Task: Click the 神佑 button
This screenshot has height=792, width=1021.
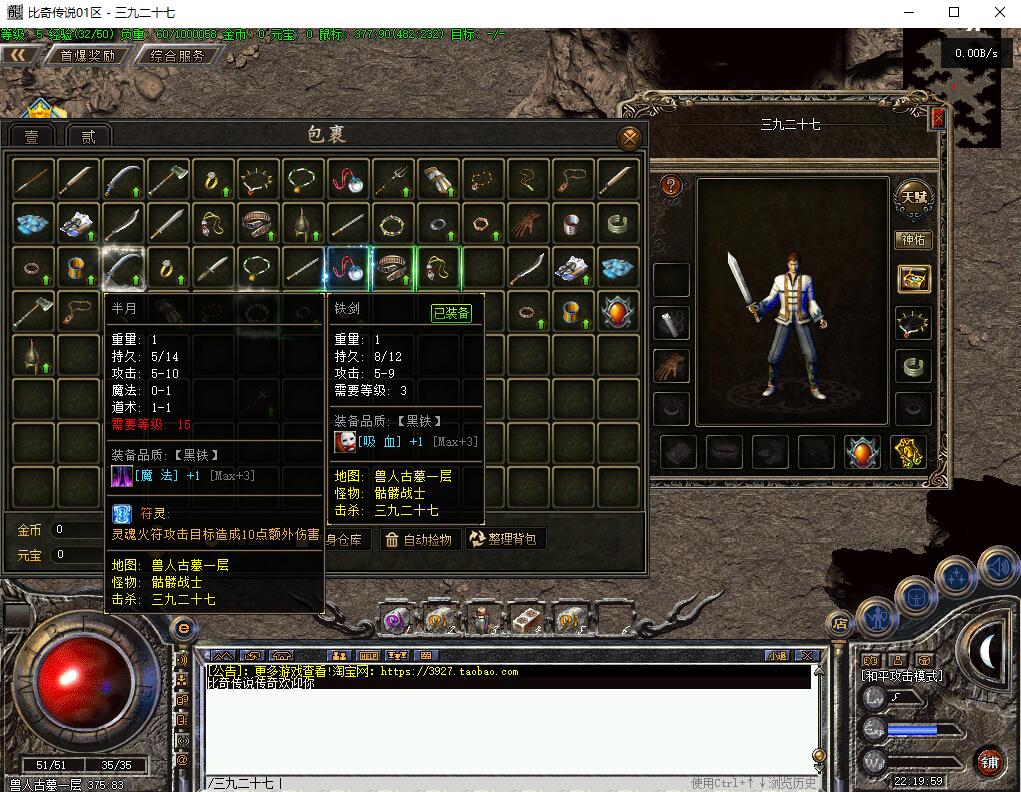Action: tap(913, 240)
